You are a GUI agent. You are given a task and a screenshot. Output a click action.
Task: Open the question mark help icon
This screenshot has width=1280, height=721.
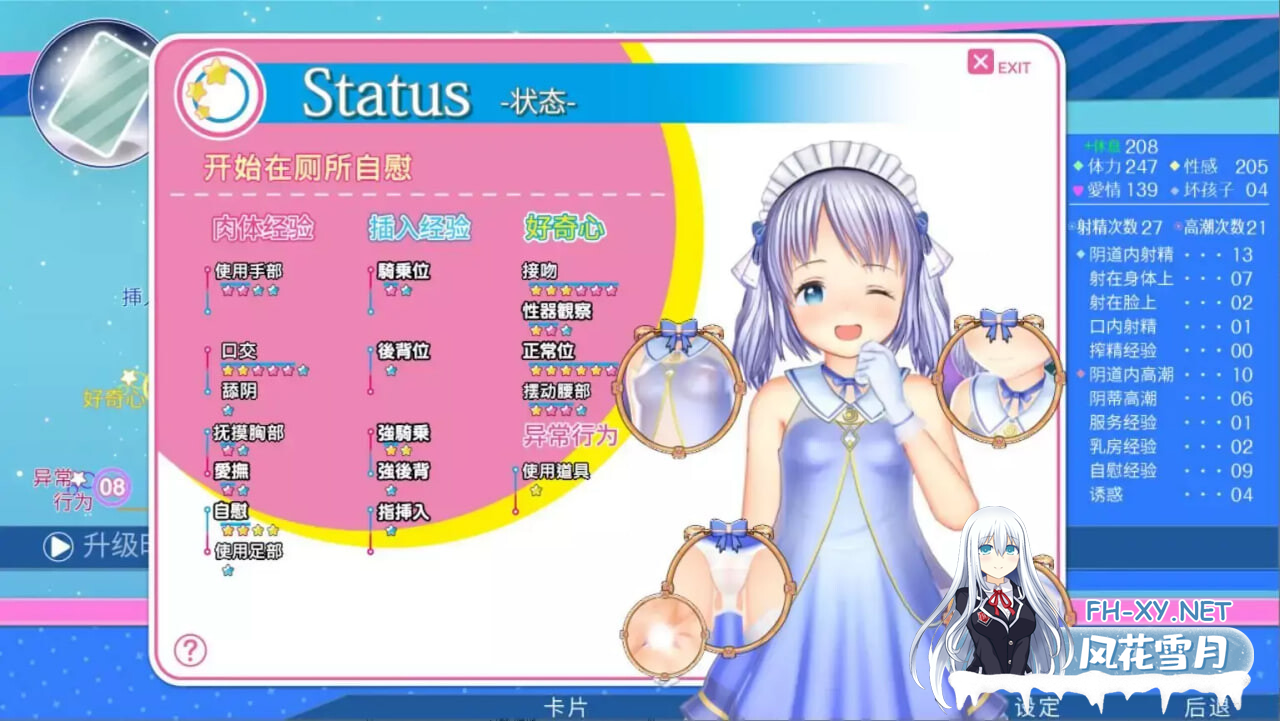coord(190,650)
